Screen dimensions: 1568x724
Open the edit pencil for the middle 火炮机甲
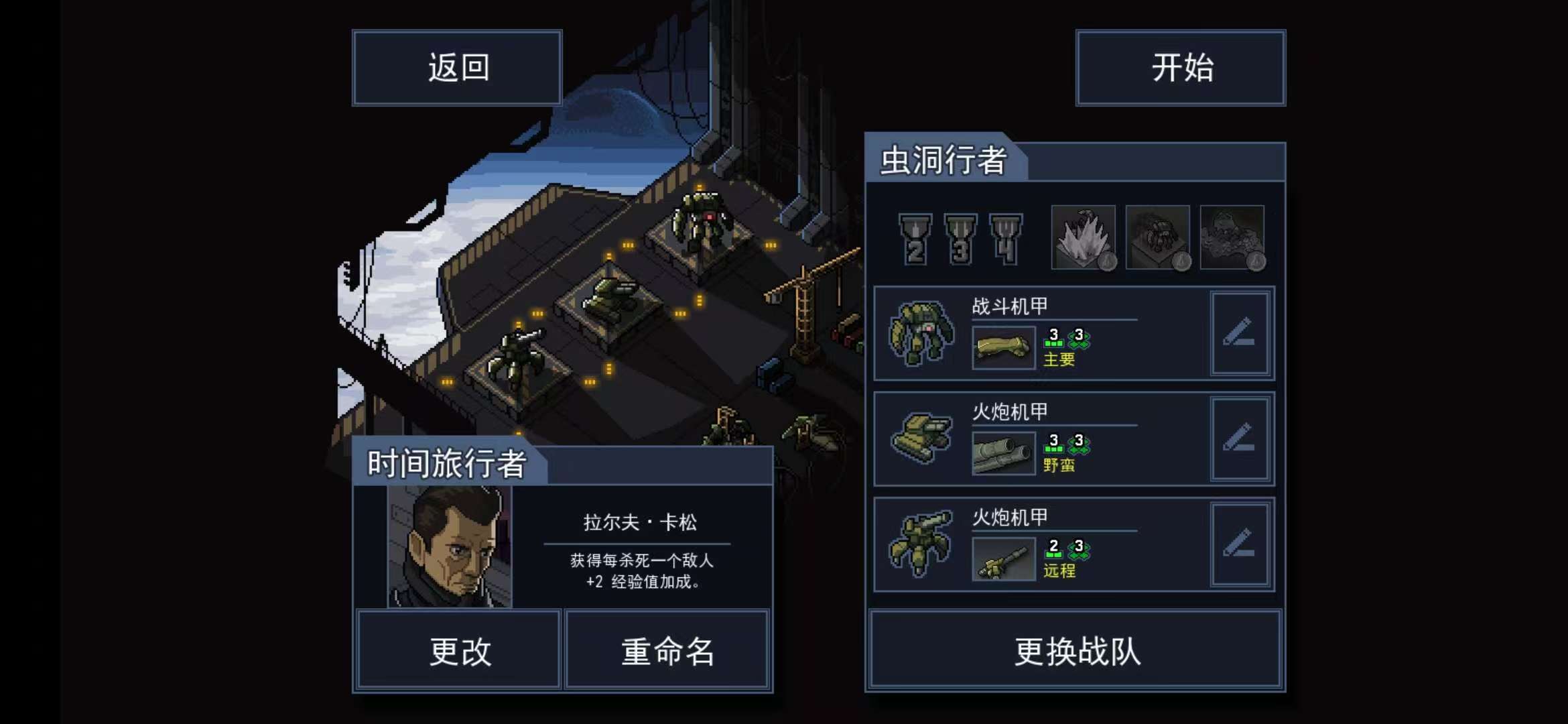1242,439
